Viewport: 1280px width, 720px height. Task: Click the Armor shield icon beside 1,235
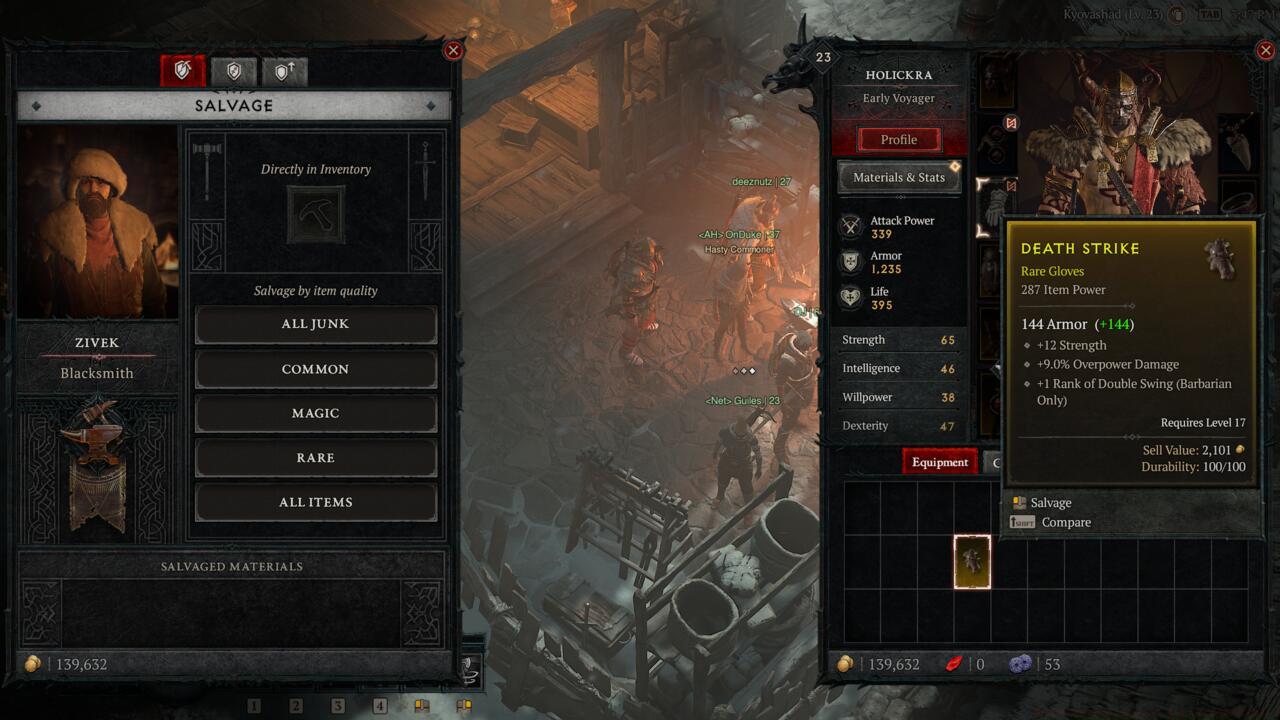852,261
